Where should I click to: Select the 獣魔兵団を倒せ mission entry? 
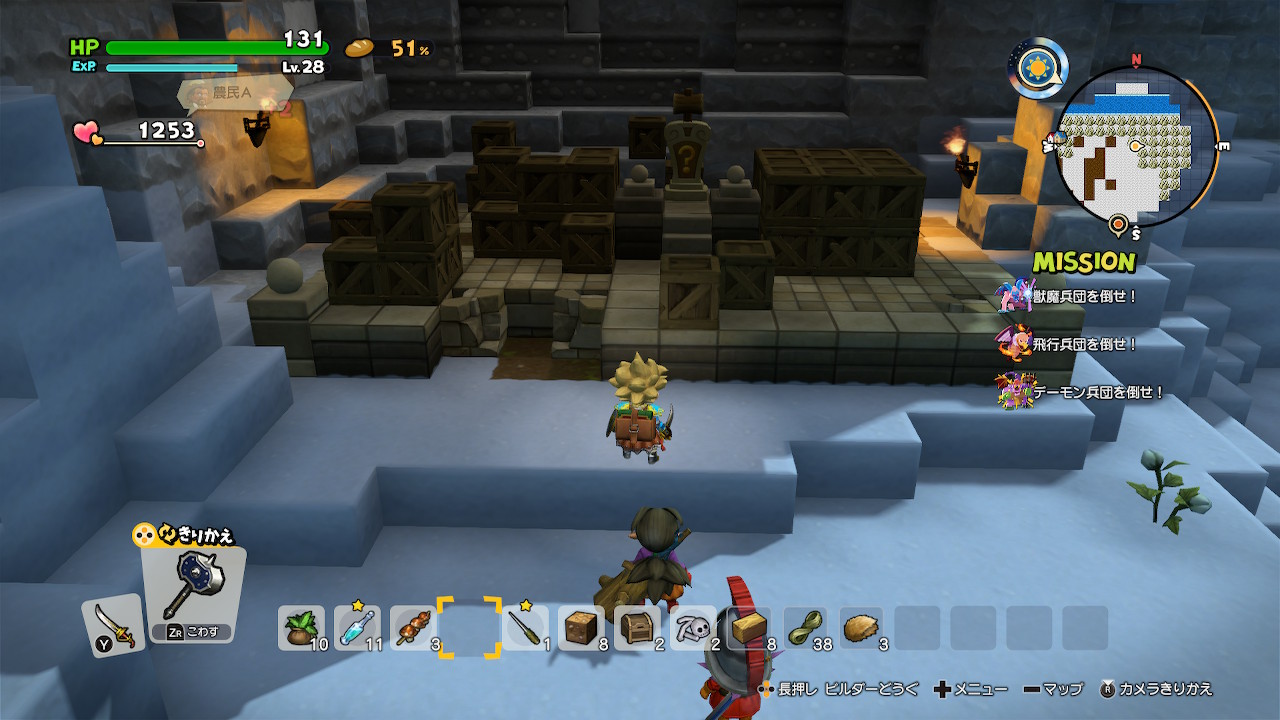point(1070,296)
